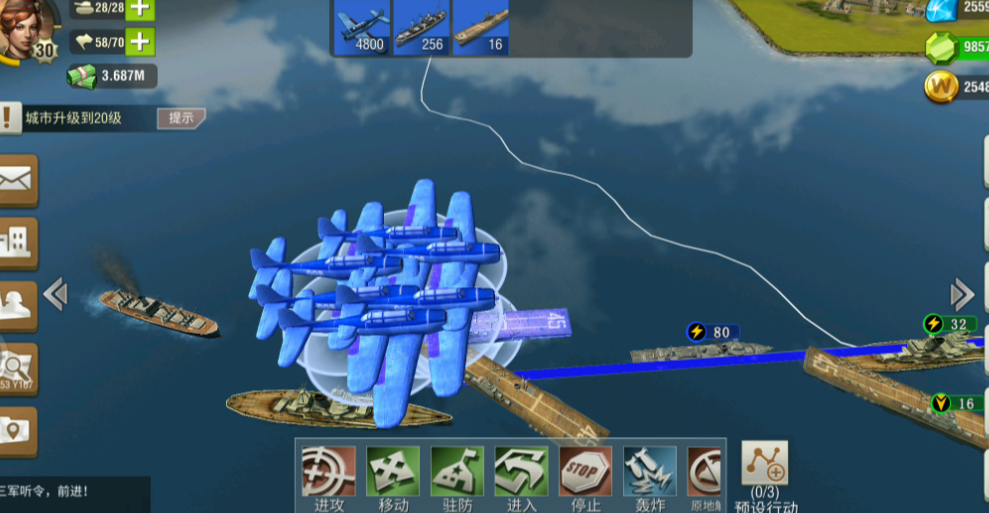Select the 16 carrier unit card
989x513 pixels.
point(481,27)
